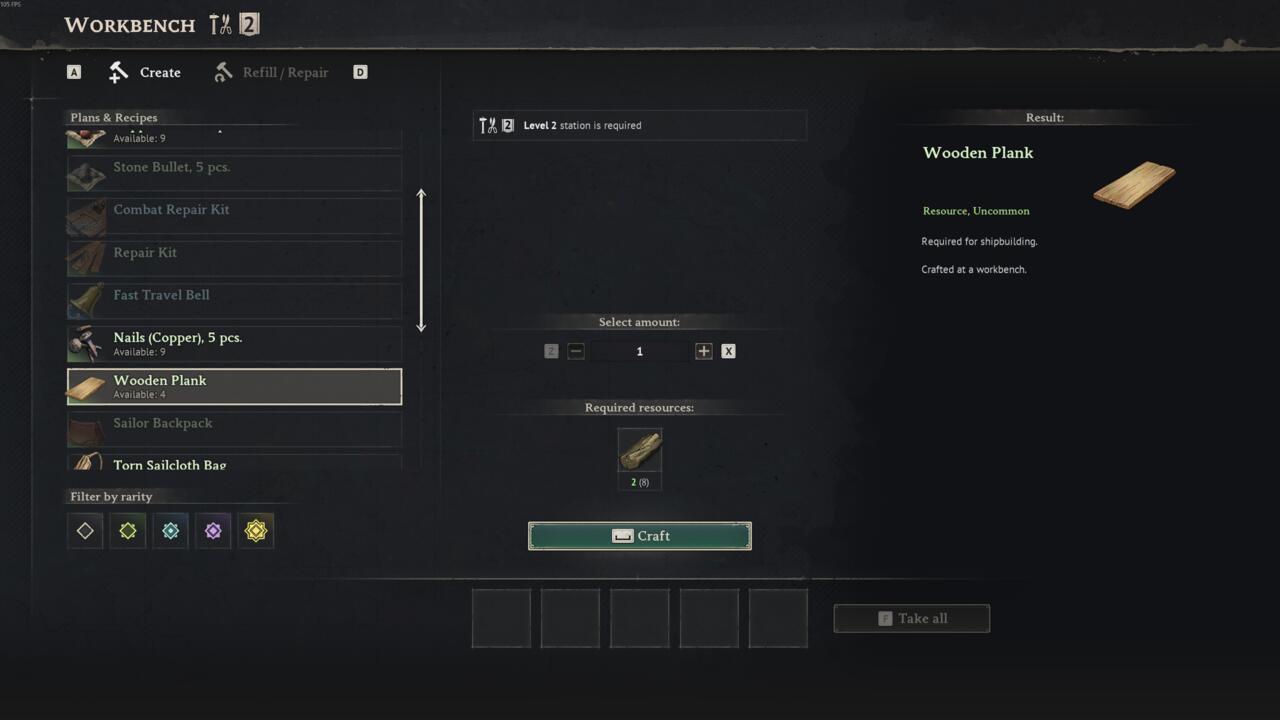
Task: Craft the Wooden Plank
Action: pyautogui.click(x=640, y=536)
